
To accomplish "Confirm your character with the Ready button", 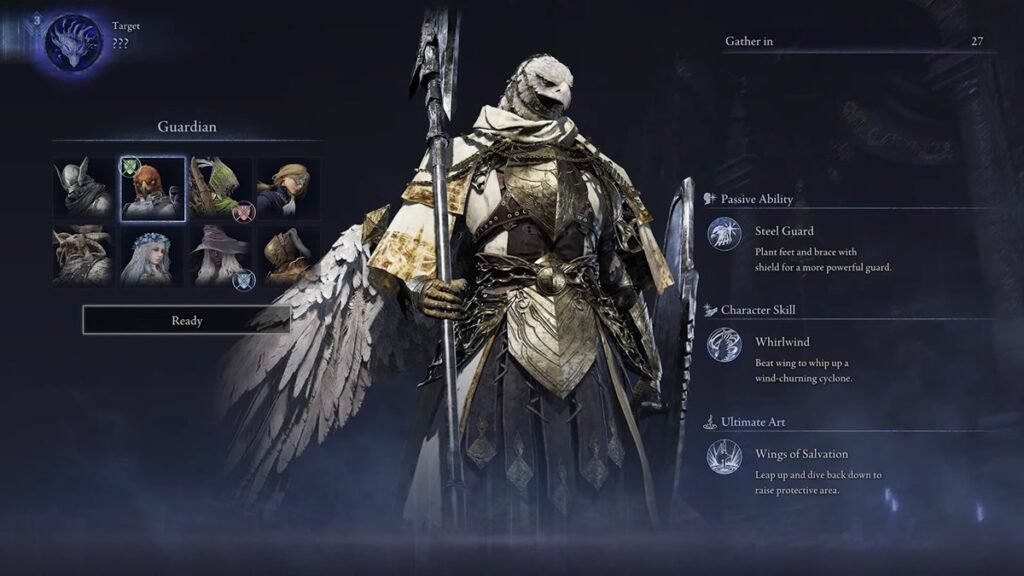I will [x=186, y=320].
